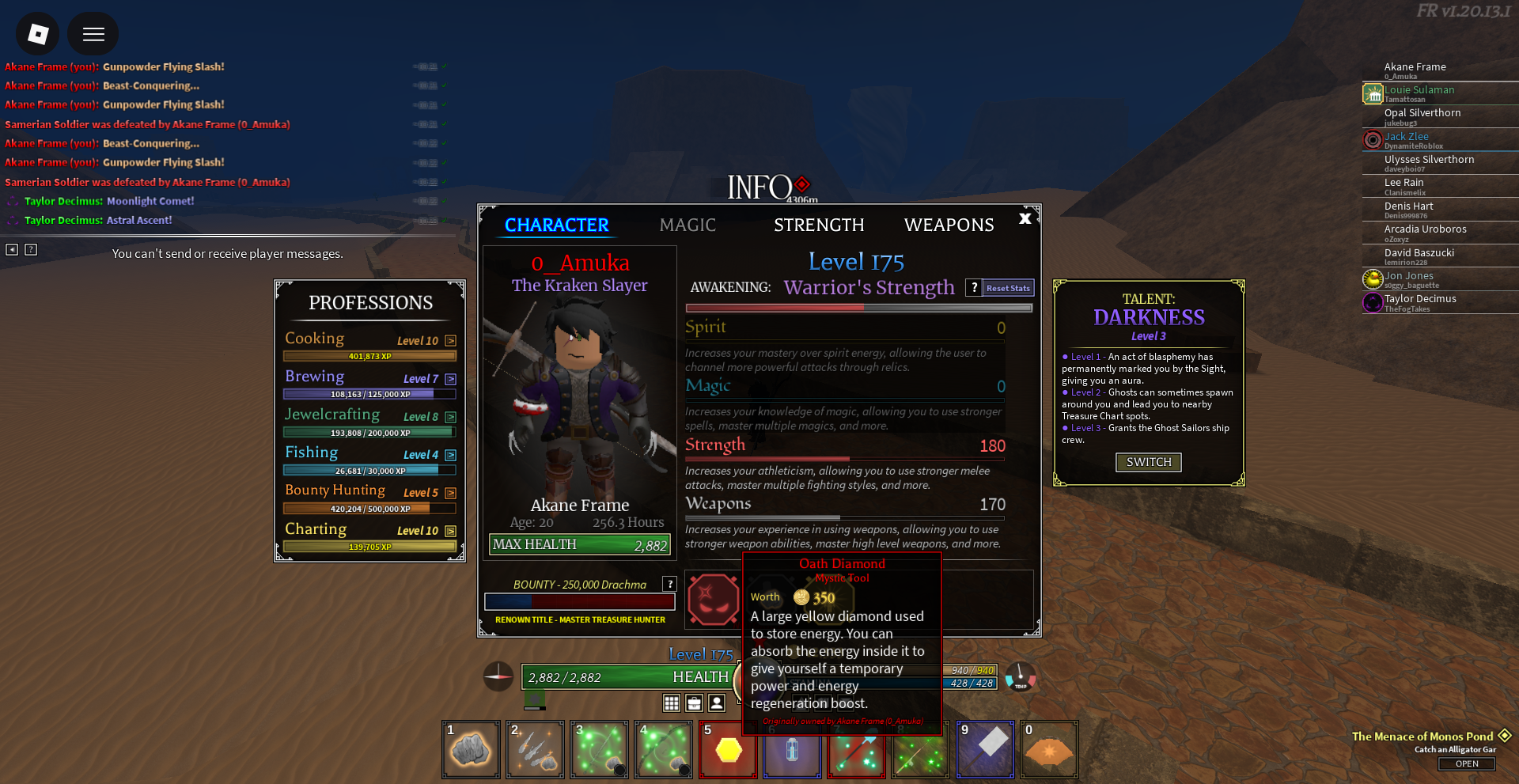Click the bounty help question mark

[670, 584]
